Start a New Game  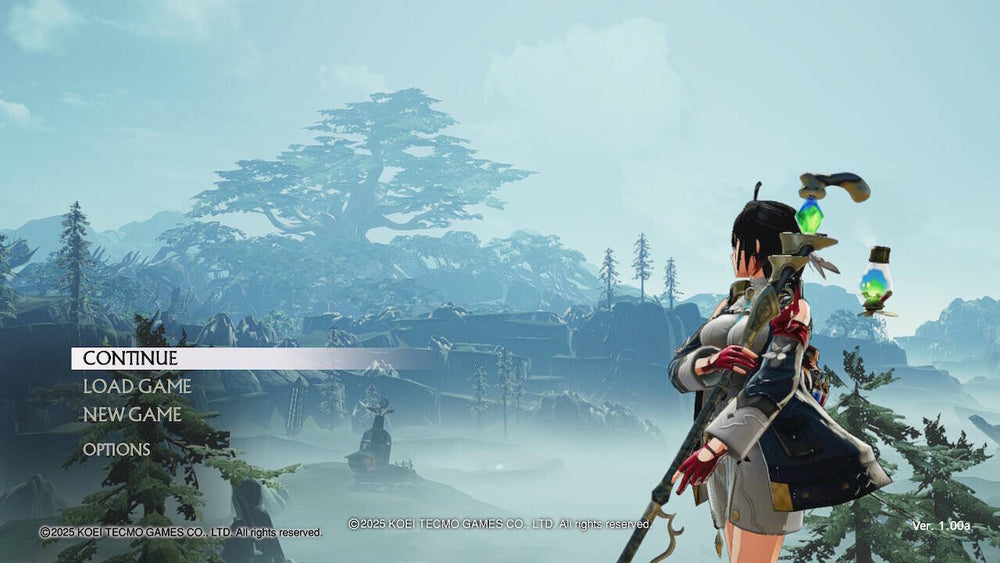132,414
